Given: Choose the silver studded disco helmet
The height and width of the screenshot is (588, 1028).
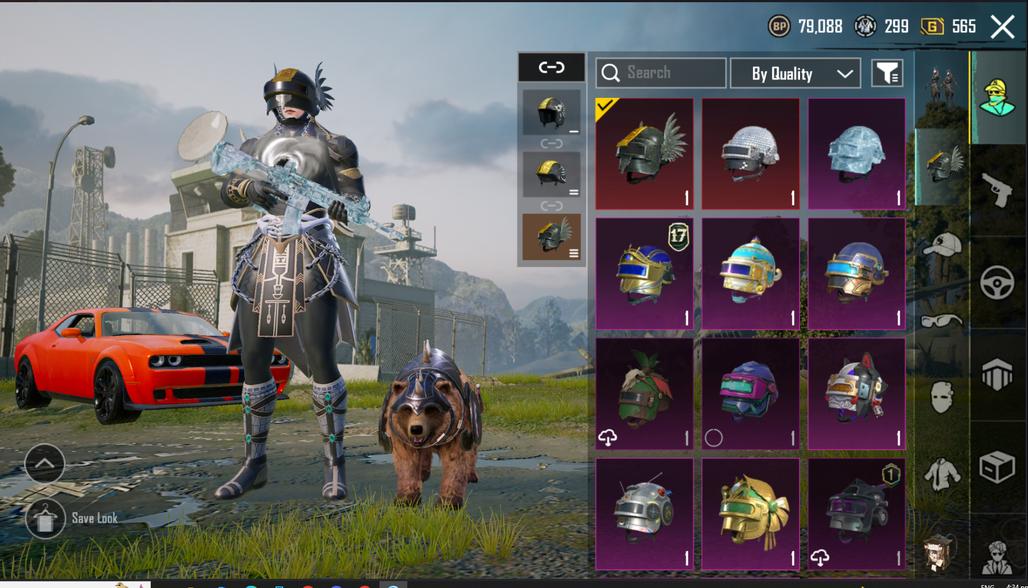Looking at the screenshot, I should tap(750, 154).
